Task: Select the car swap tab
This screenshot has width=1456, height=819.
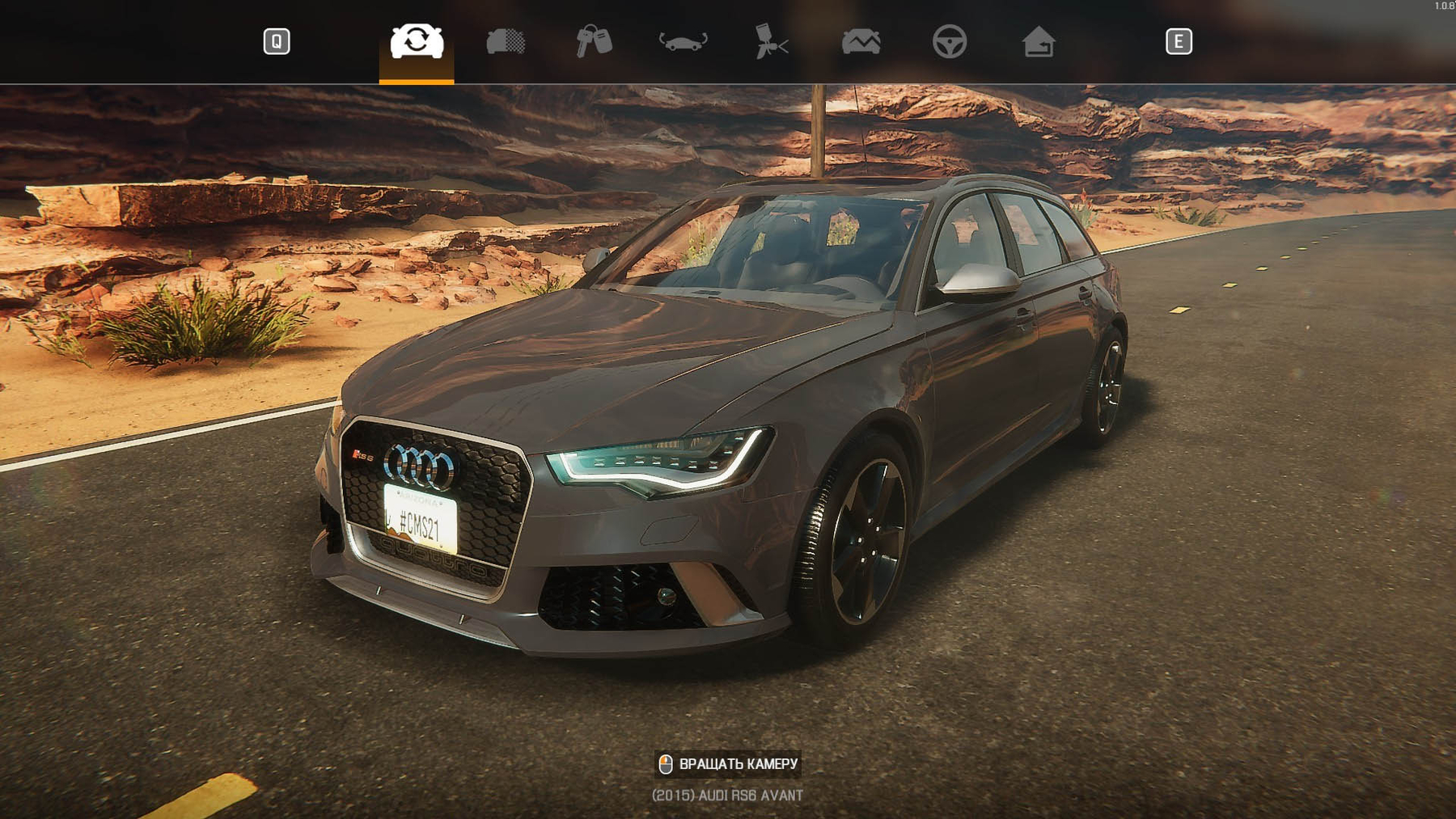Action: coord(417,41)
